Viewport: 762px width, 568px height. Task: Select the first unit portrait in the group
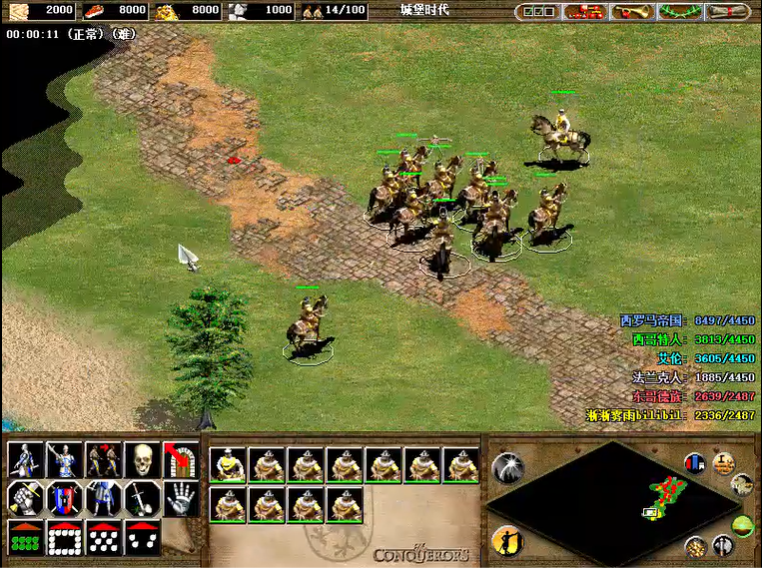tap(228, 465)
